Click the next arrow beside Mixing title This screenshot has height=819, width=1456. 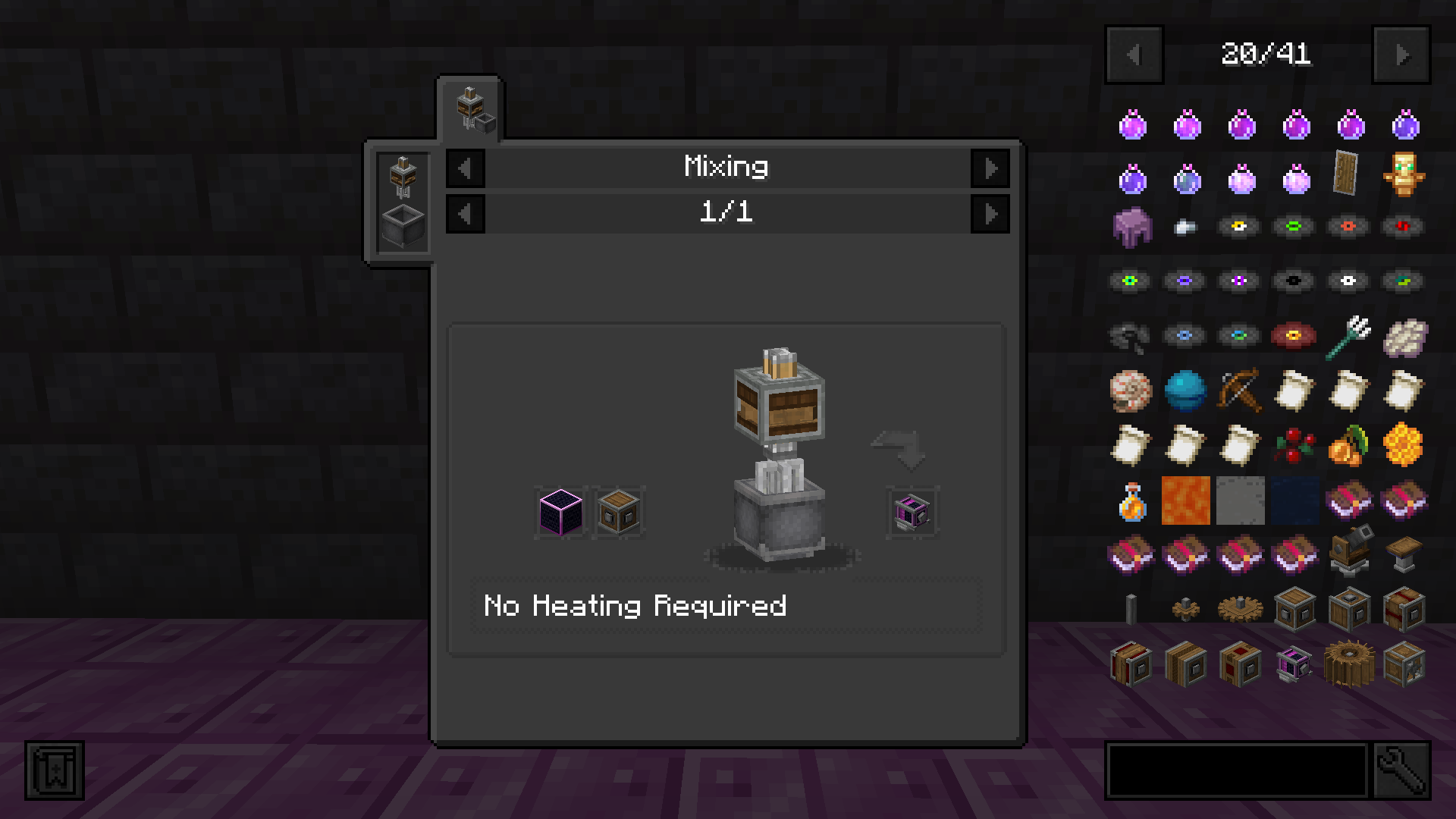click(991, 168)
